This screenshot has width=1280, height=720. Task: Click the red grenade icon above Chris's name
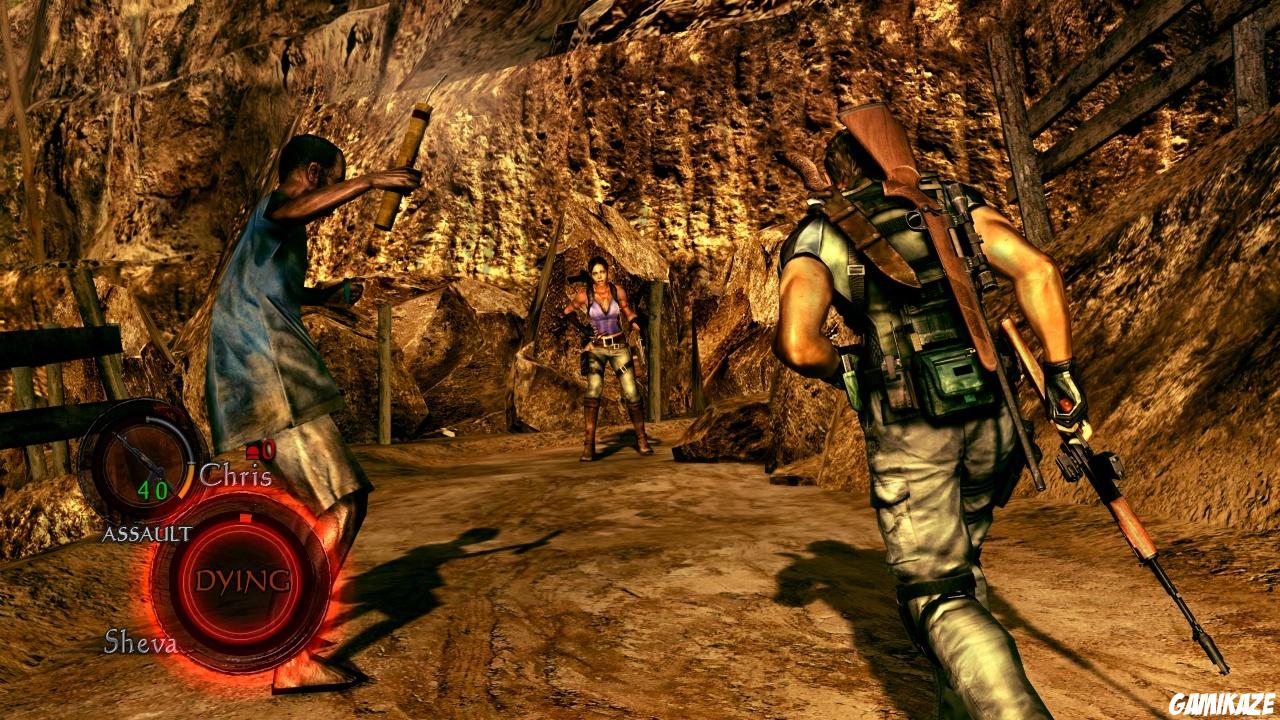point(253,452)
